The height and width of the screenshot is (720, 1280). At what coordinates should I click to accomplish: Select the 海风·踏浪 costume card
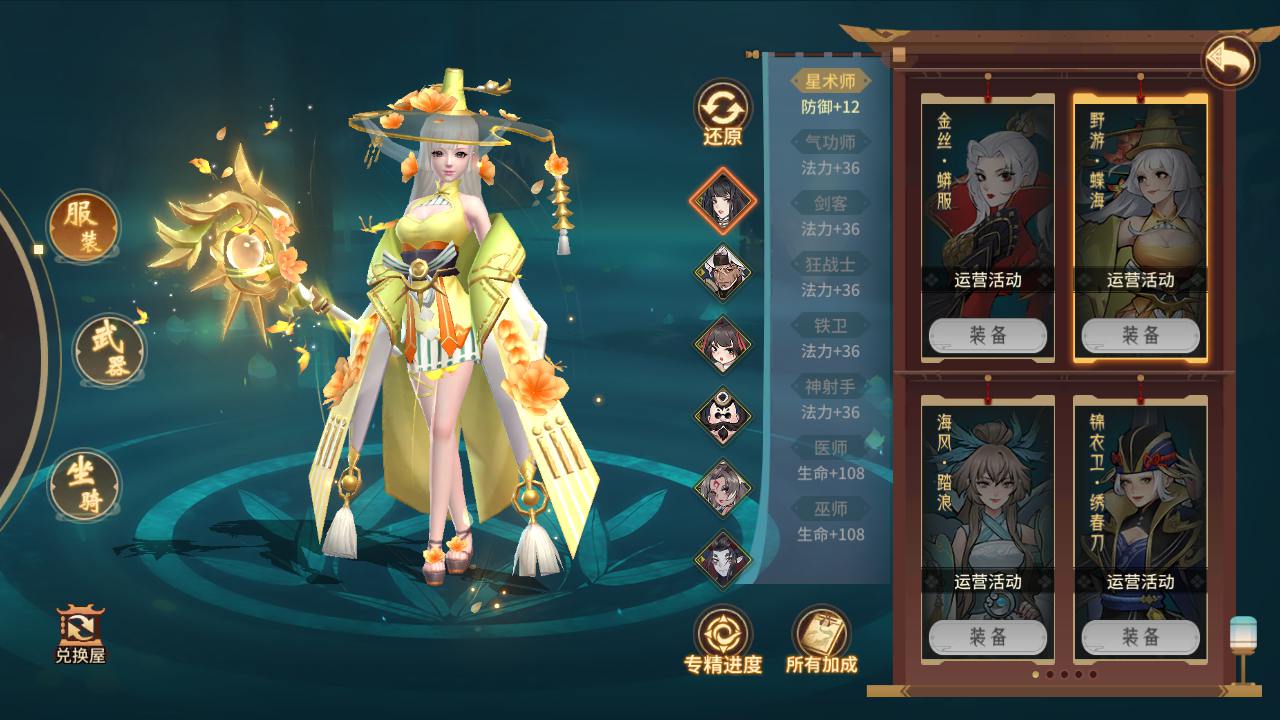(x=987, y=490)
